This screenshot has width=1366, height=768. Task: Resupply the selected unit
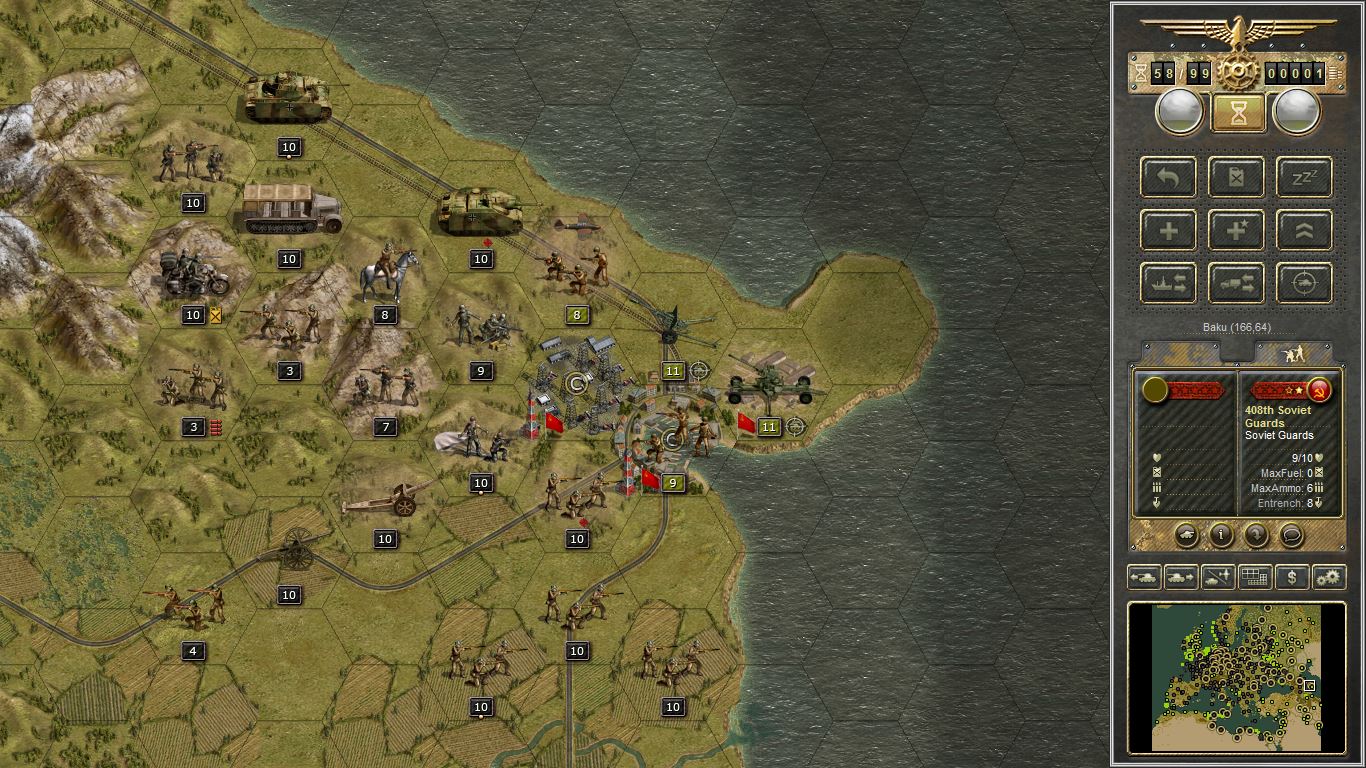[x=1236, y=177]
